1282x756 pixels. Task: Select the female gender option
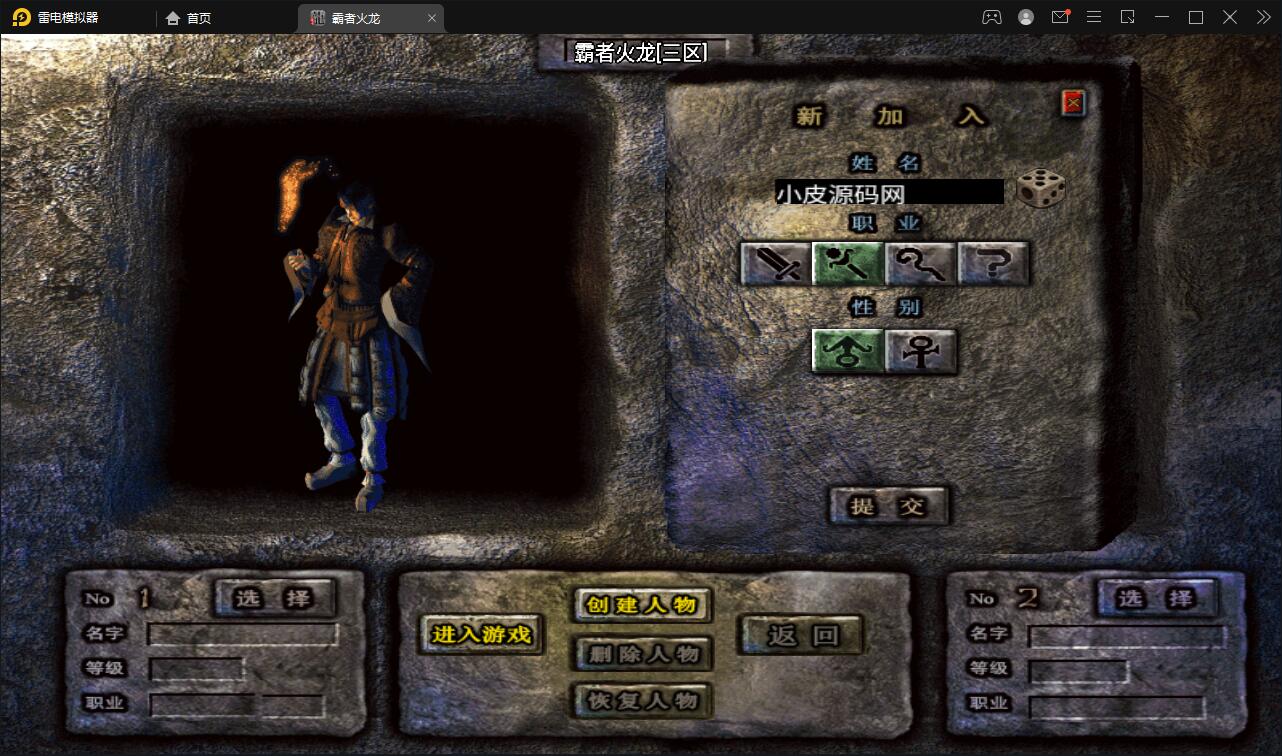pos(919,352)
